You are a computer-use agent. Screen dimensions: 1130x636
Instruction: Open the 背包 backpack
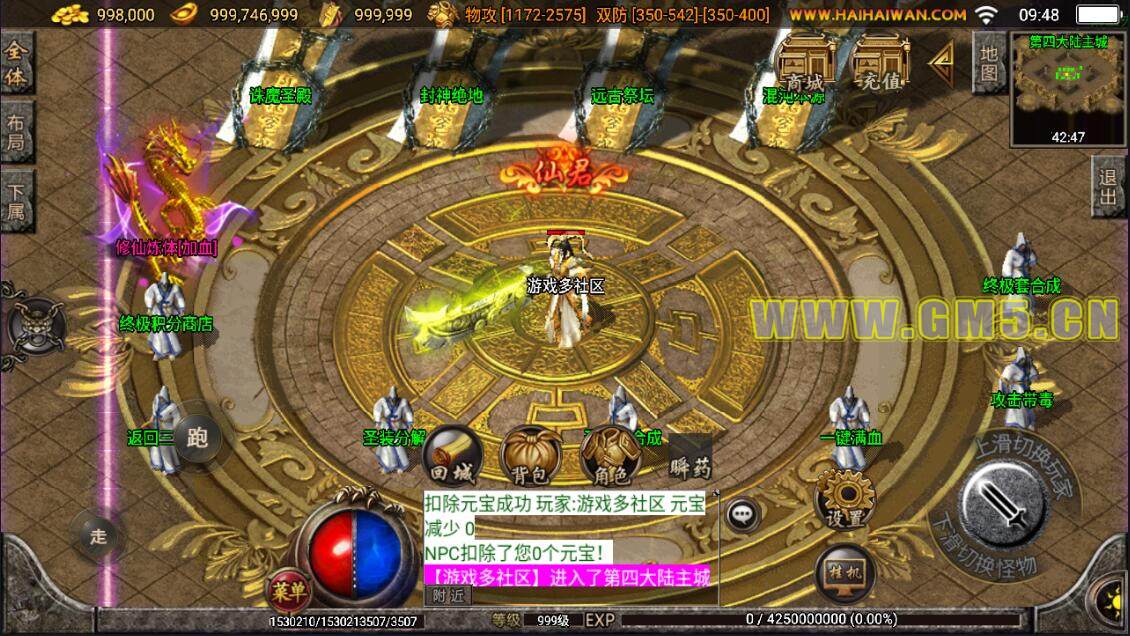(529, 455)
